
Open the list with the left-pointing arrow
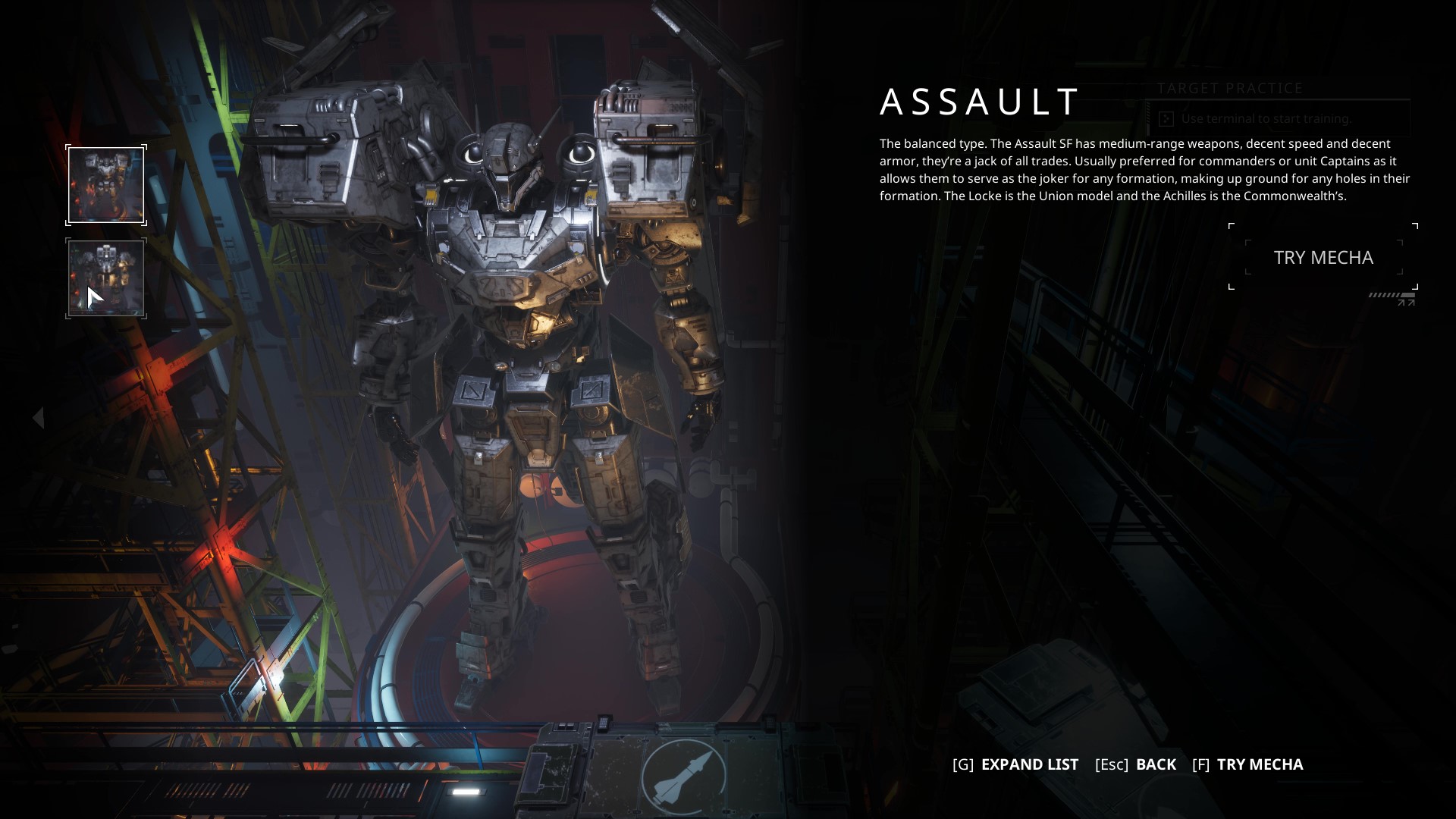point(39,418)
